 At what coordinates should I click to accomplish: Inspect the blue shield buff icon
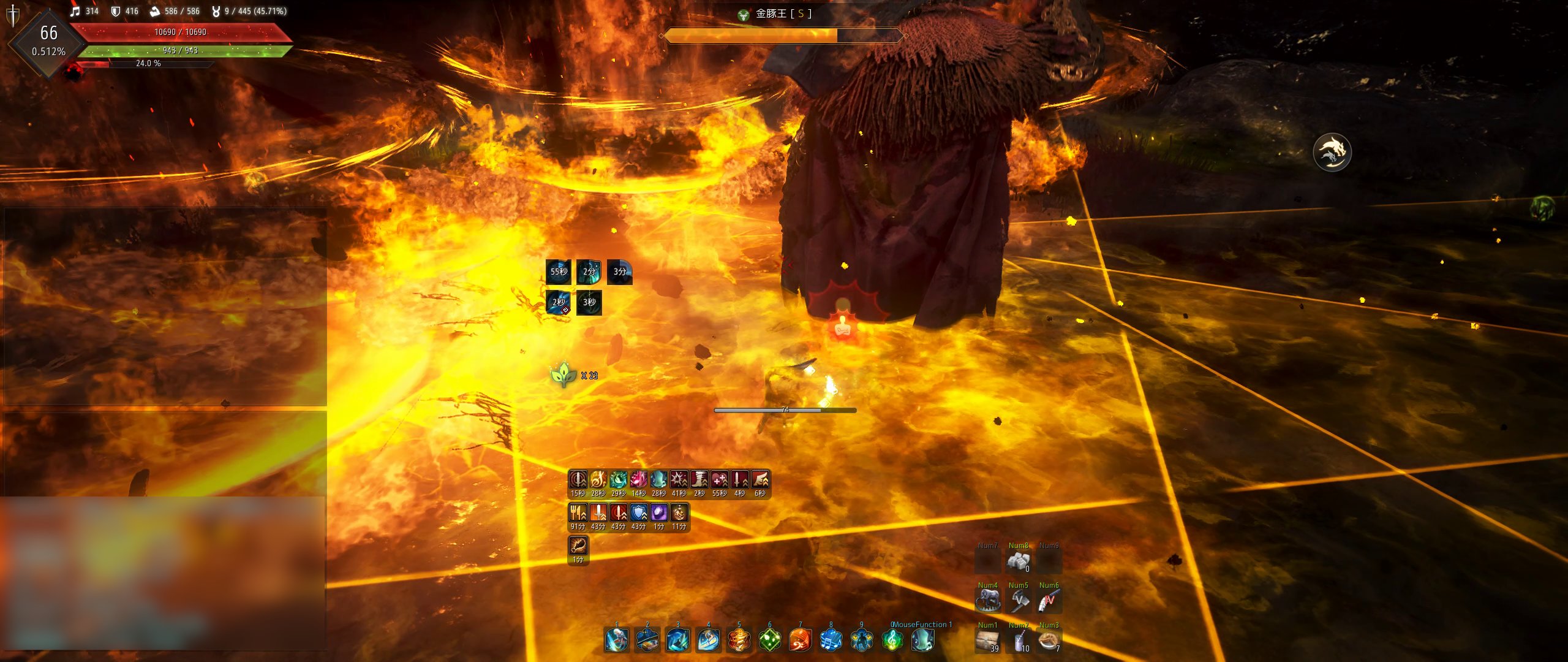[x=638, y=512]
